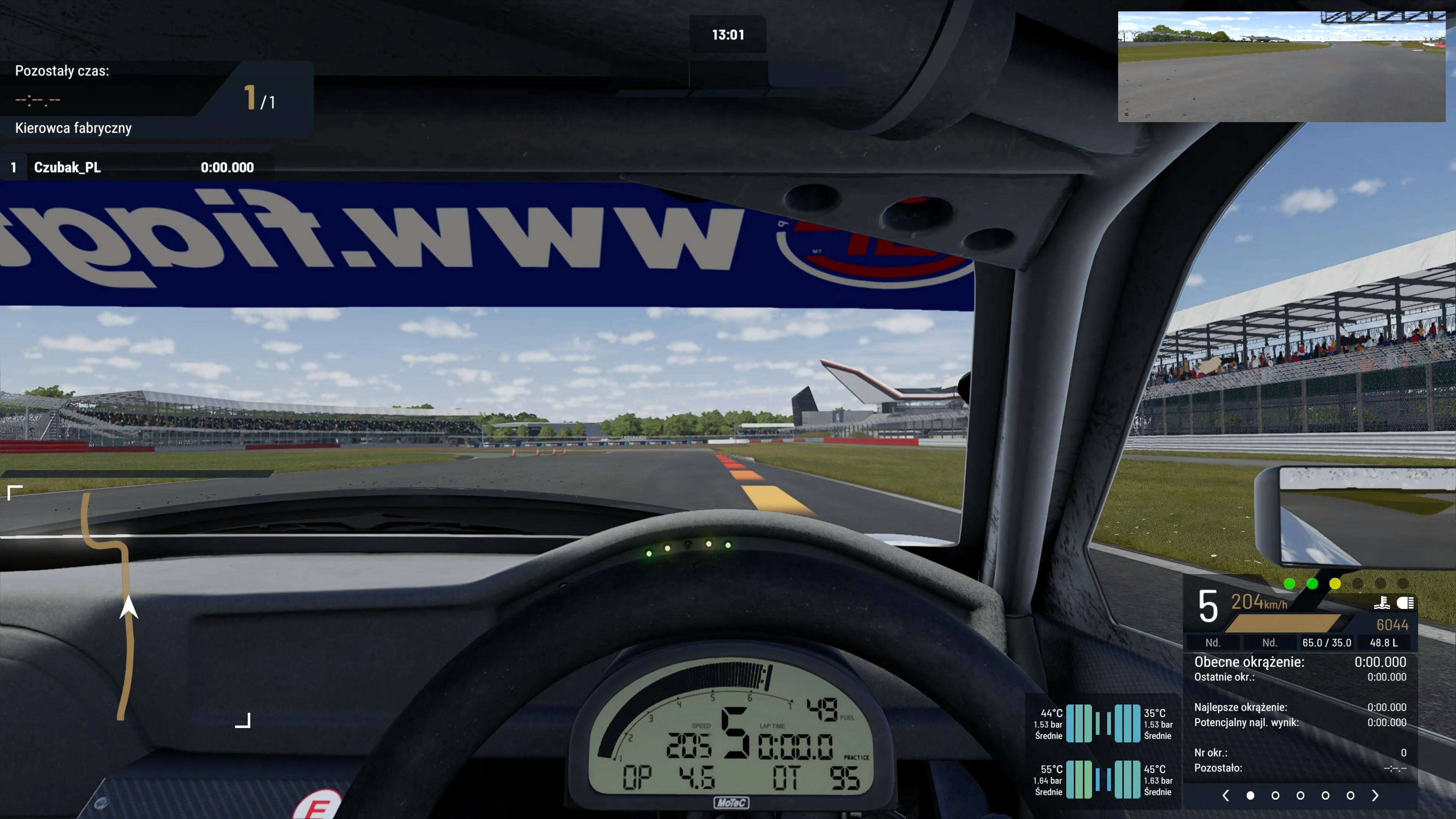The height and width of the screenshot is (819, 1456).
Task: Click the yellow shift light above the HUD
Action: pos(1335,584)
